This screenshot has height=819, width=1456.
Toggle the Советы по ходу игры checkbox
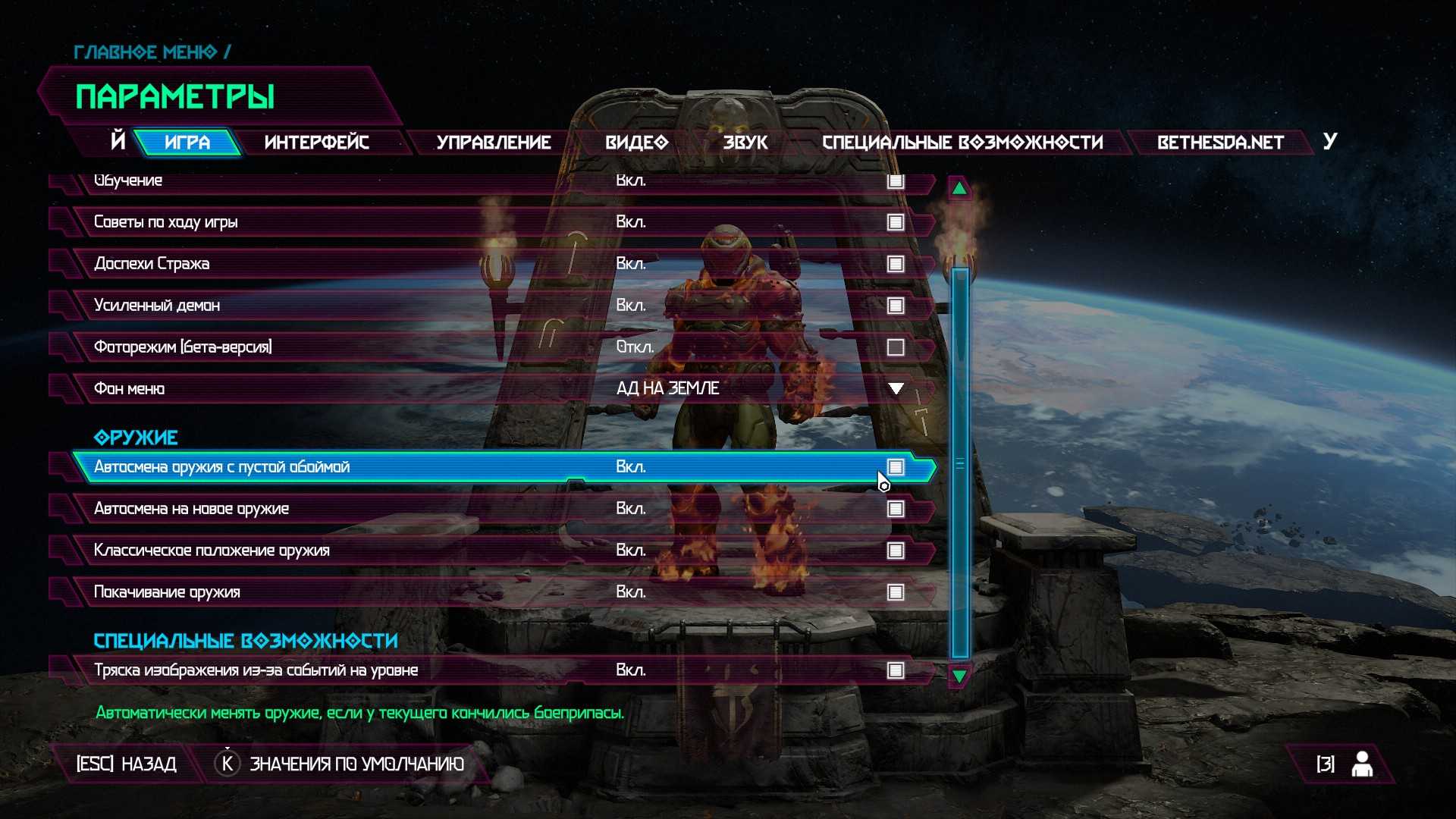pos(896,222)
